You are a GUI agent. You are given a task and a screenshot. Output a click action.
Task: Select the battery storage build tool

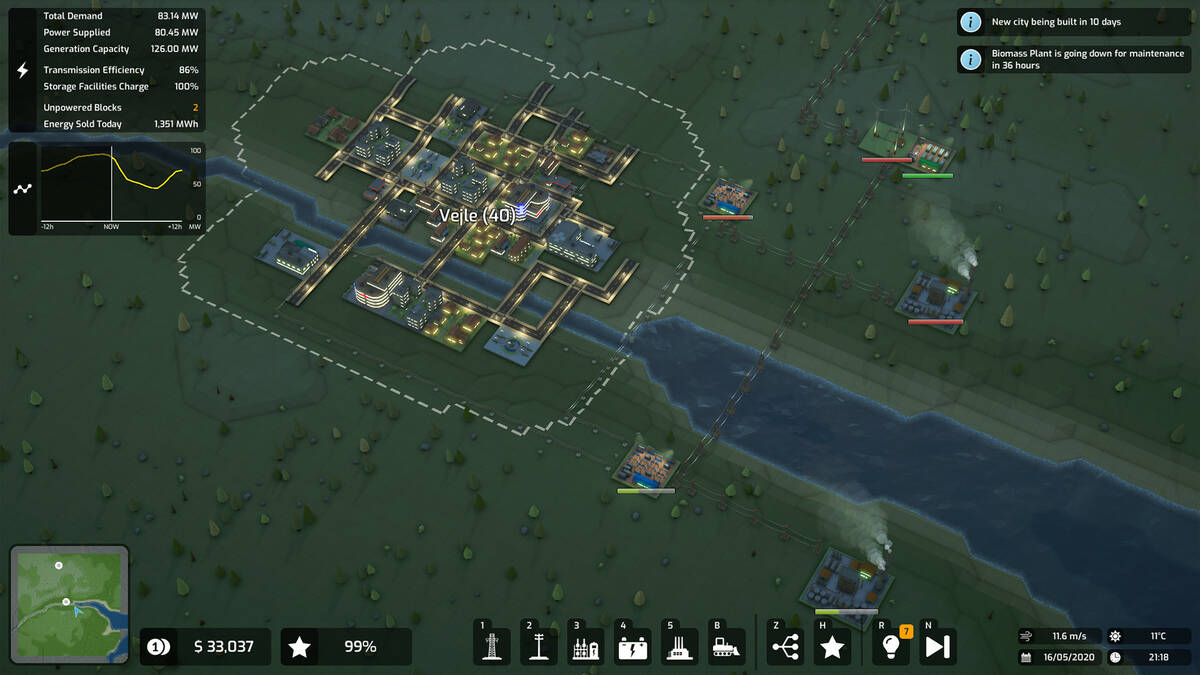coord(632,646)
